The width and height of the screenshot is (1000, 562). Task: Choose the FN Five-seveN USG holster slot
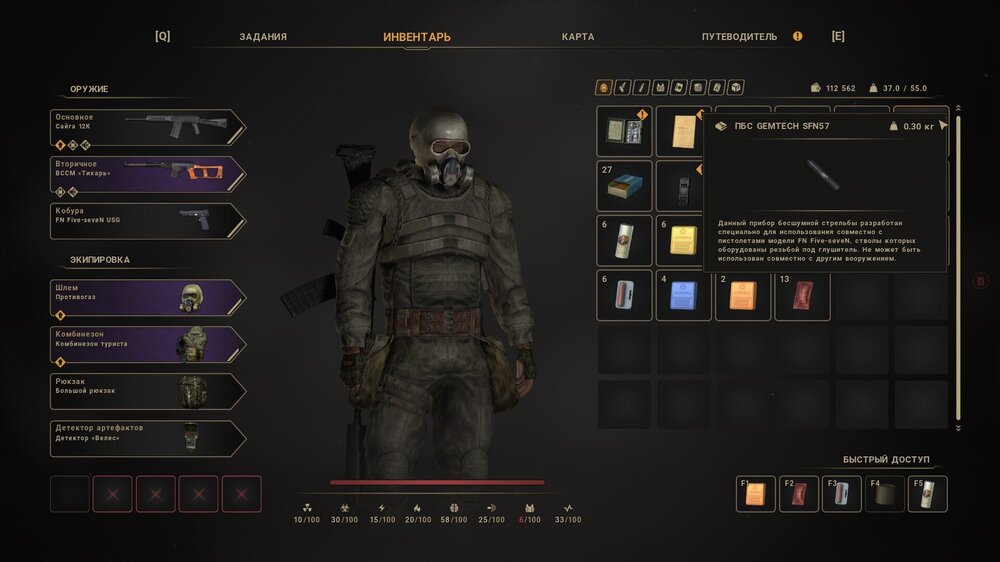146,221
